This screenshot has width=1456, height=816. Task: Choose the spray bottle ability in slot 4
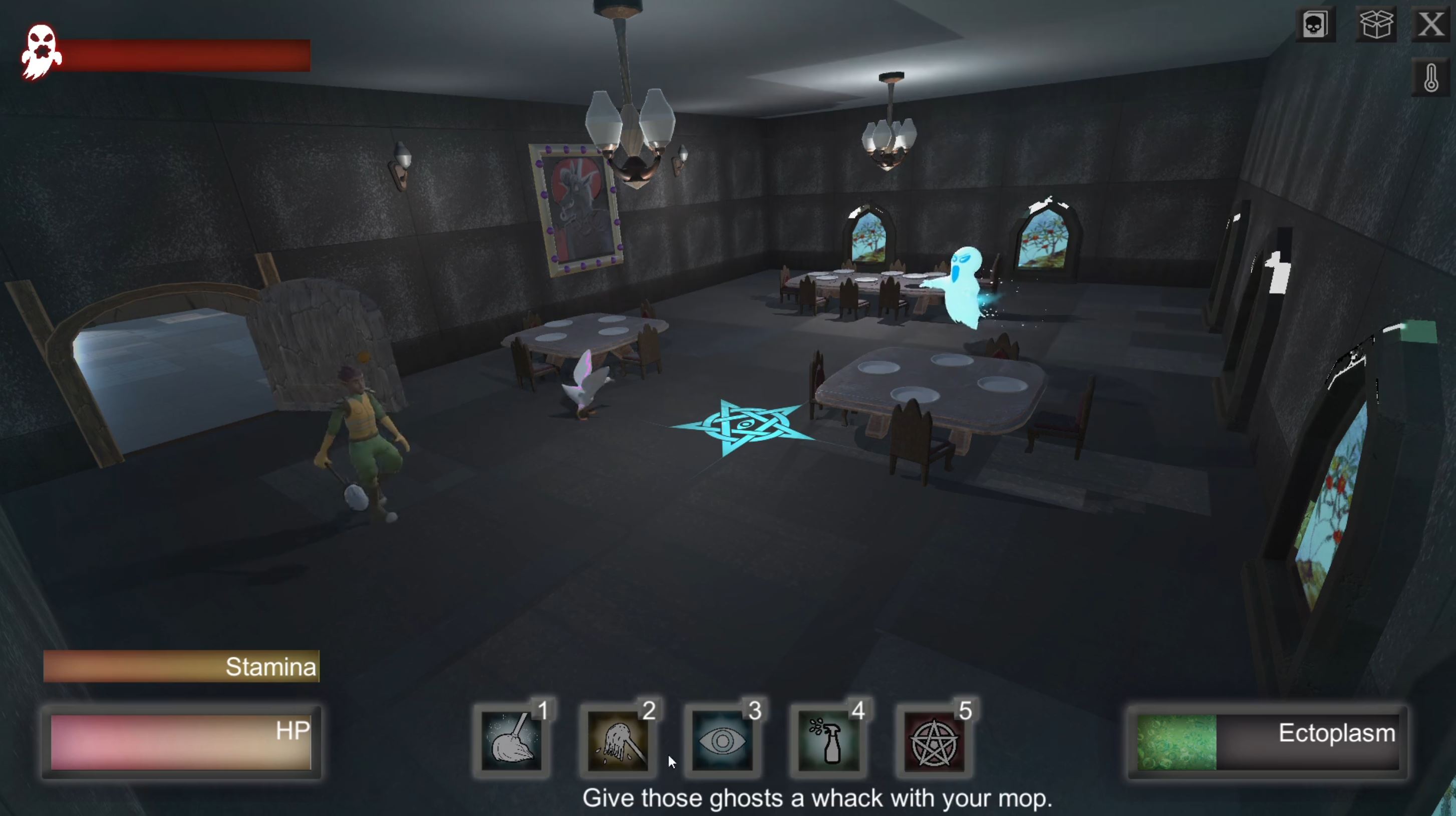pos(828,741)
